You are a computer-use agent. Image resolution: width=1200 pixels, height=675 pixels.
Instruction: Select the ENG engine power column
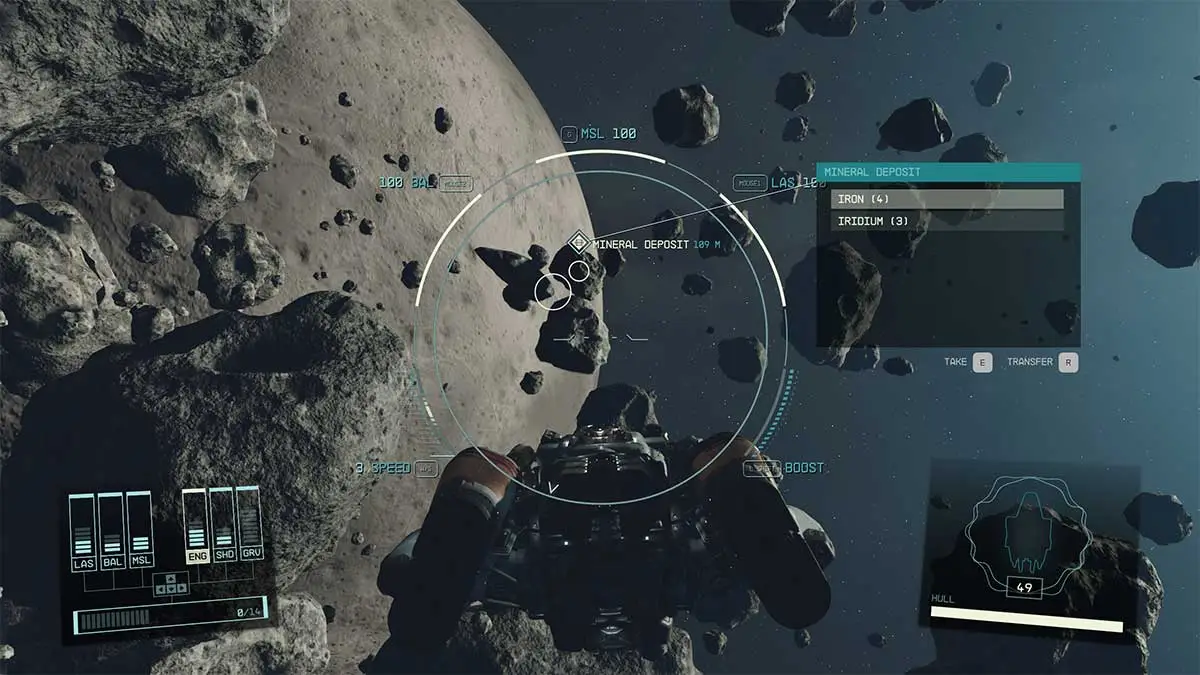click(197, 525)
